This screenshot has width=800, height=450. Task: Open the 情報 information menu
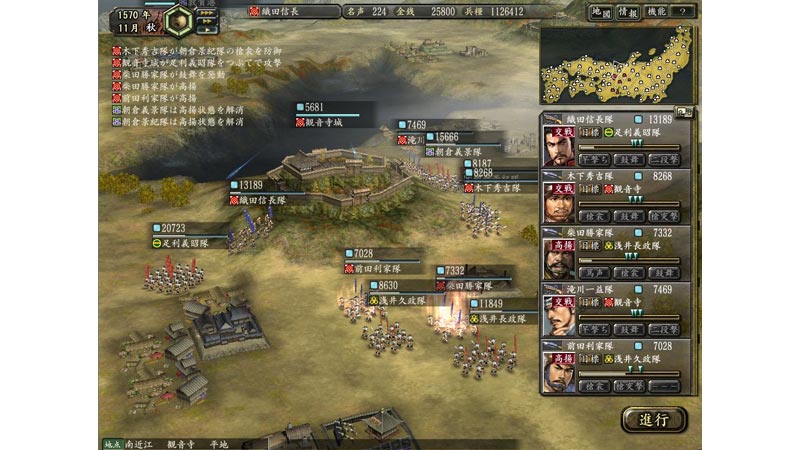tap(628, 12)
